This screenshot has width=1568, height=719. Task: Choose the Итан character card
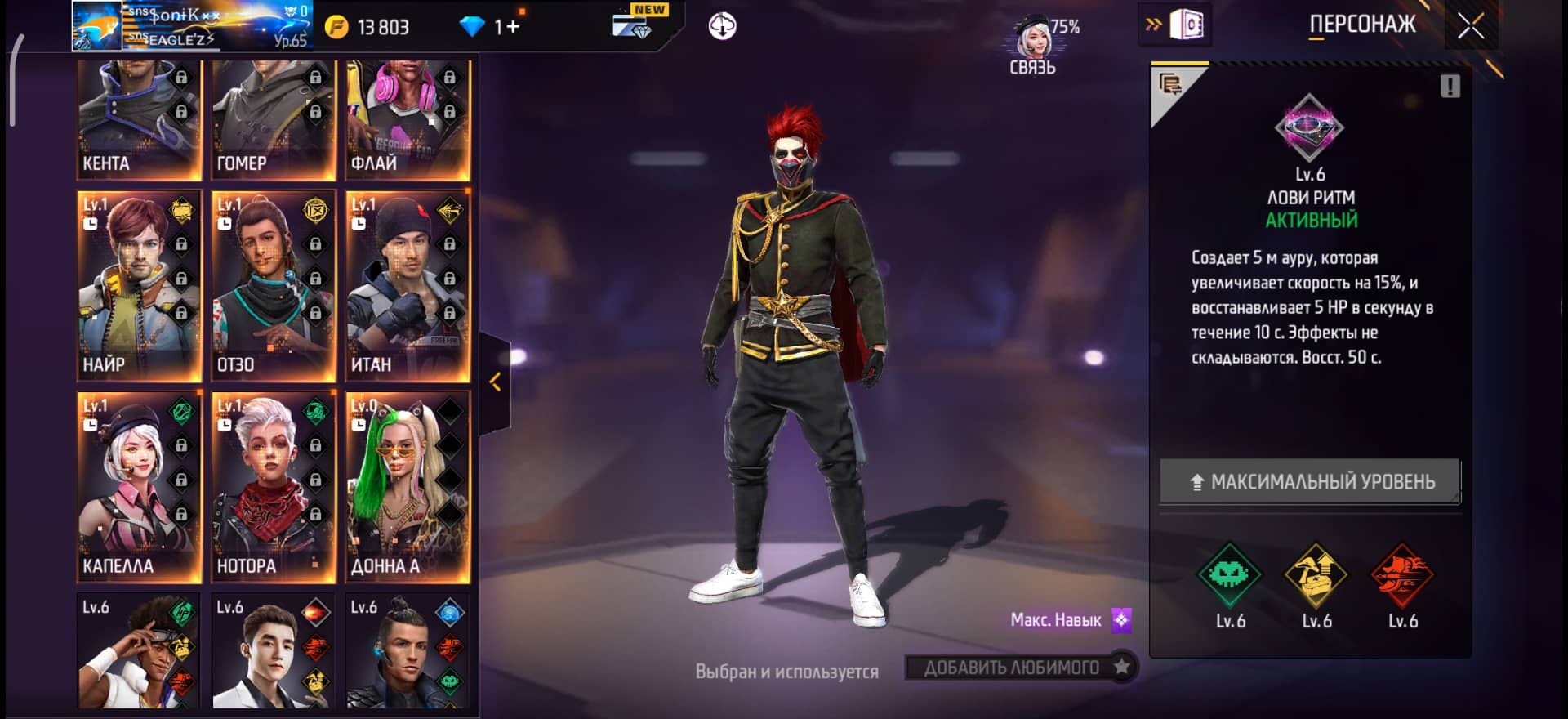[407, 286]
